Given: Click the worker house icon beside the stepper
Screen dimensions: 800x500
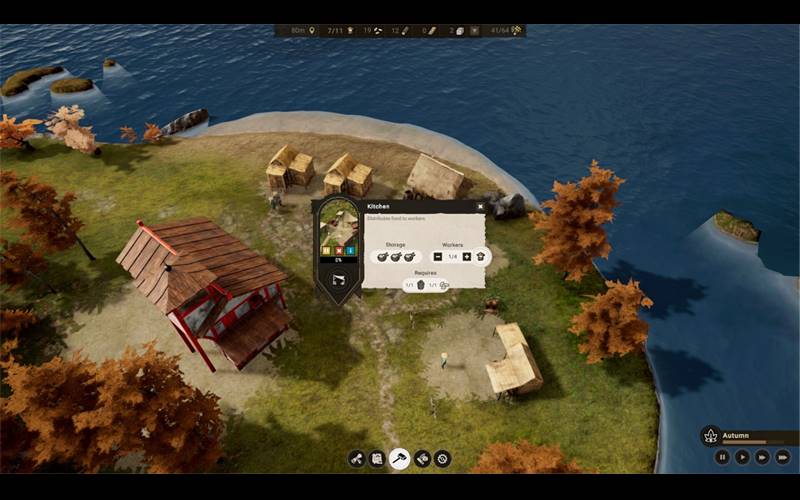Looking at the screenshot, I should (x=480, y=257).
